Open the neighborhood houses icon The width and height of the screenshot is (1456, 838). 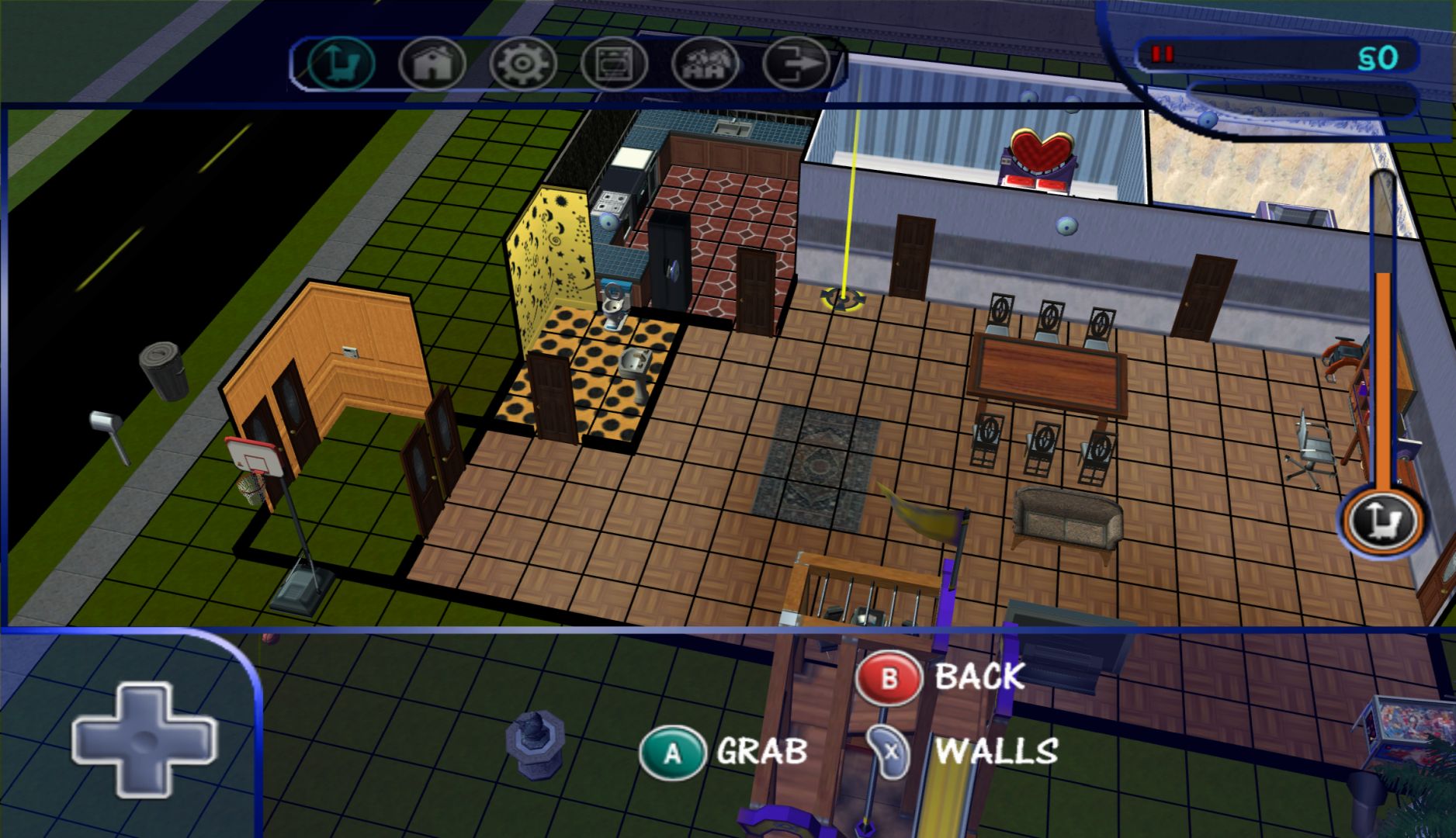[x=705, y=64]
